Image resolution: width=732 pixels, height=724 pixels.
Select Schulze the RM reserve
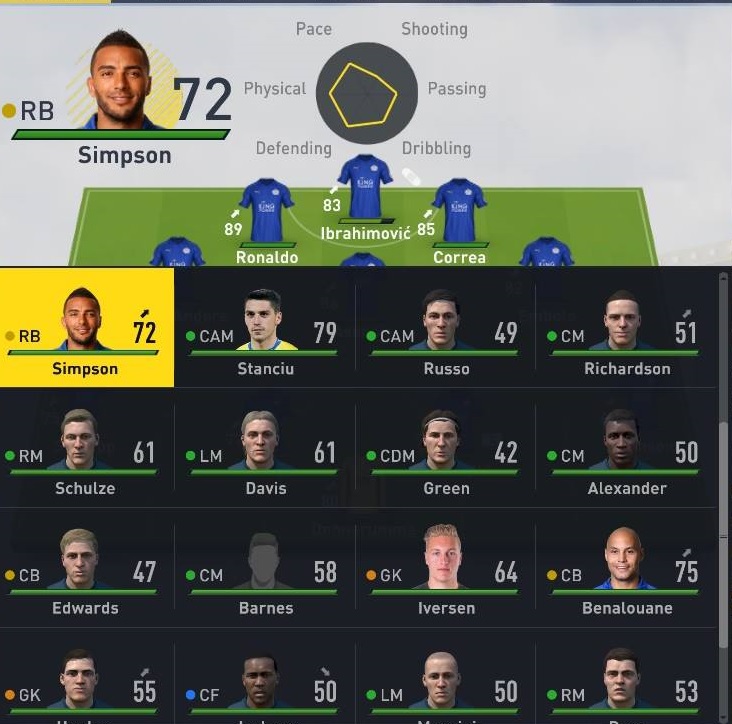tap(86, 448)
